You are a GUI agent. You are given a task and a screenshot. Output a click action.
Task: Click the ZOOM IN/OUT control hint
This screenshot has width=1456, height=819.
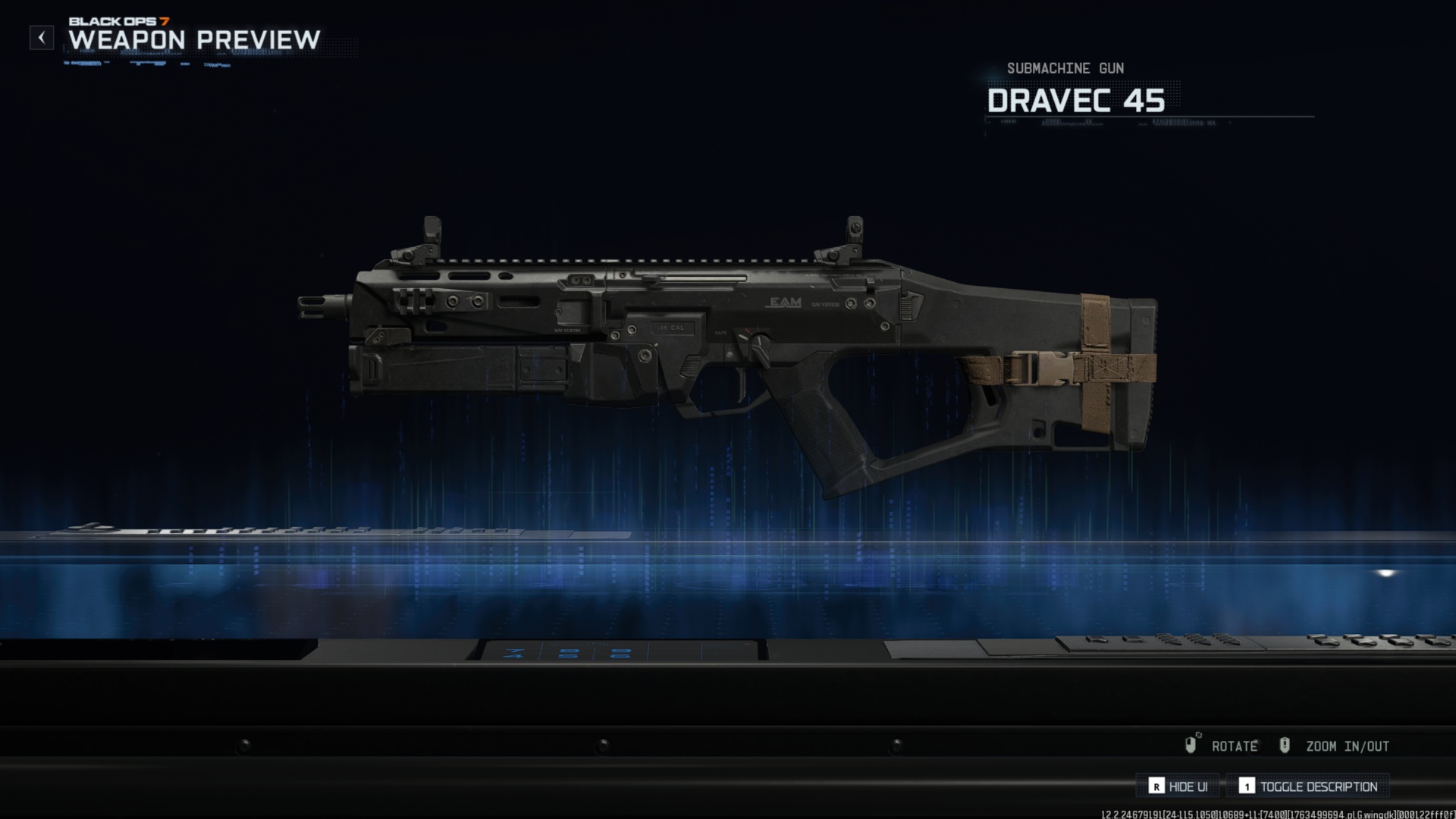[x=1346, y=746]
